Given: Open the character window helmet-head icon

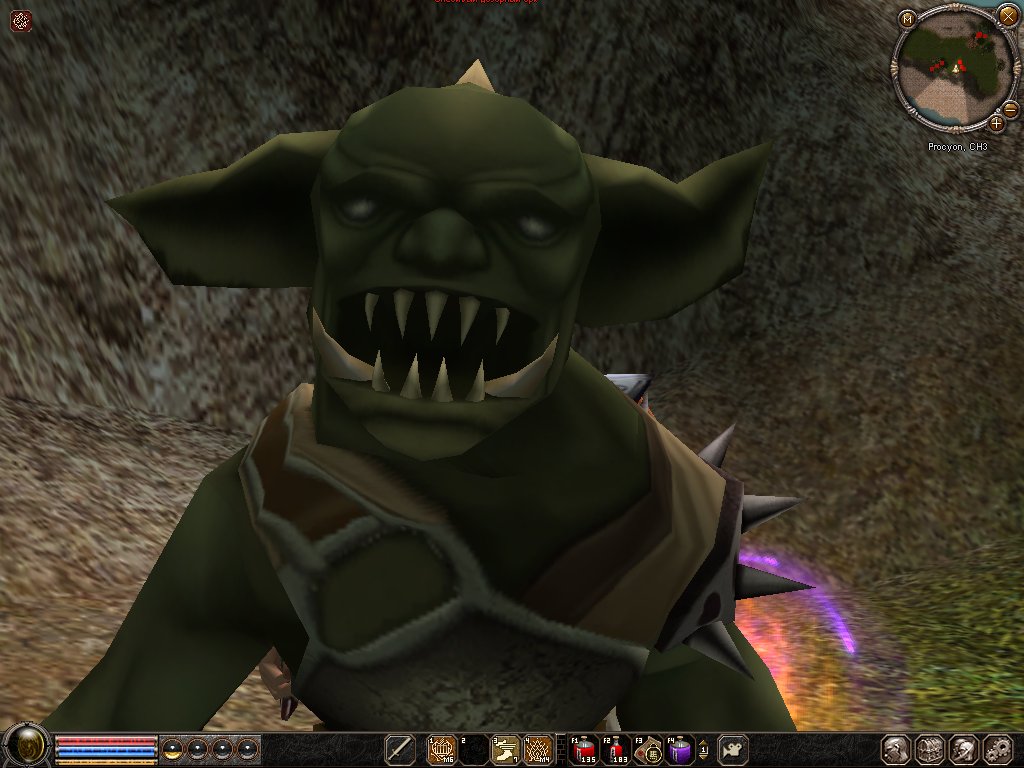Looking at the screenshot, I should click(896, 749).
